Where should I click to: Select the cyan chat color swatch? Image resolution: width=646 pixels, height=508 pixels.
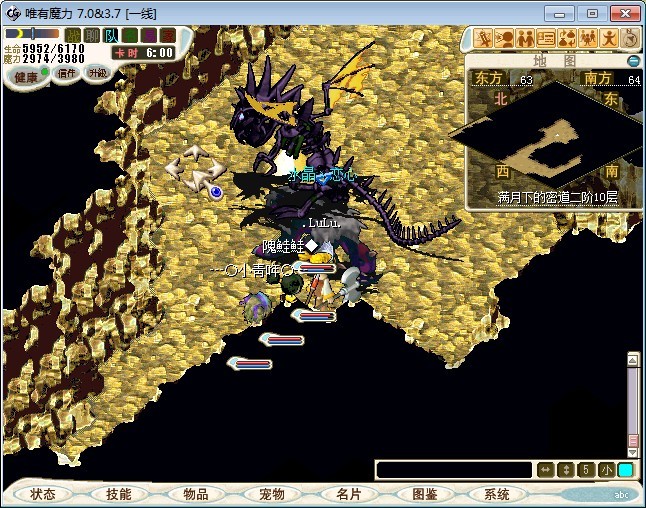625,470
